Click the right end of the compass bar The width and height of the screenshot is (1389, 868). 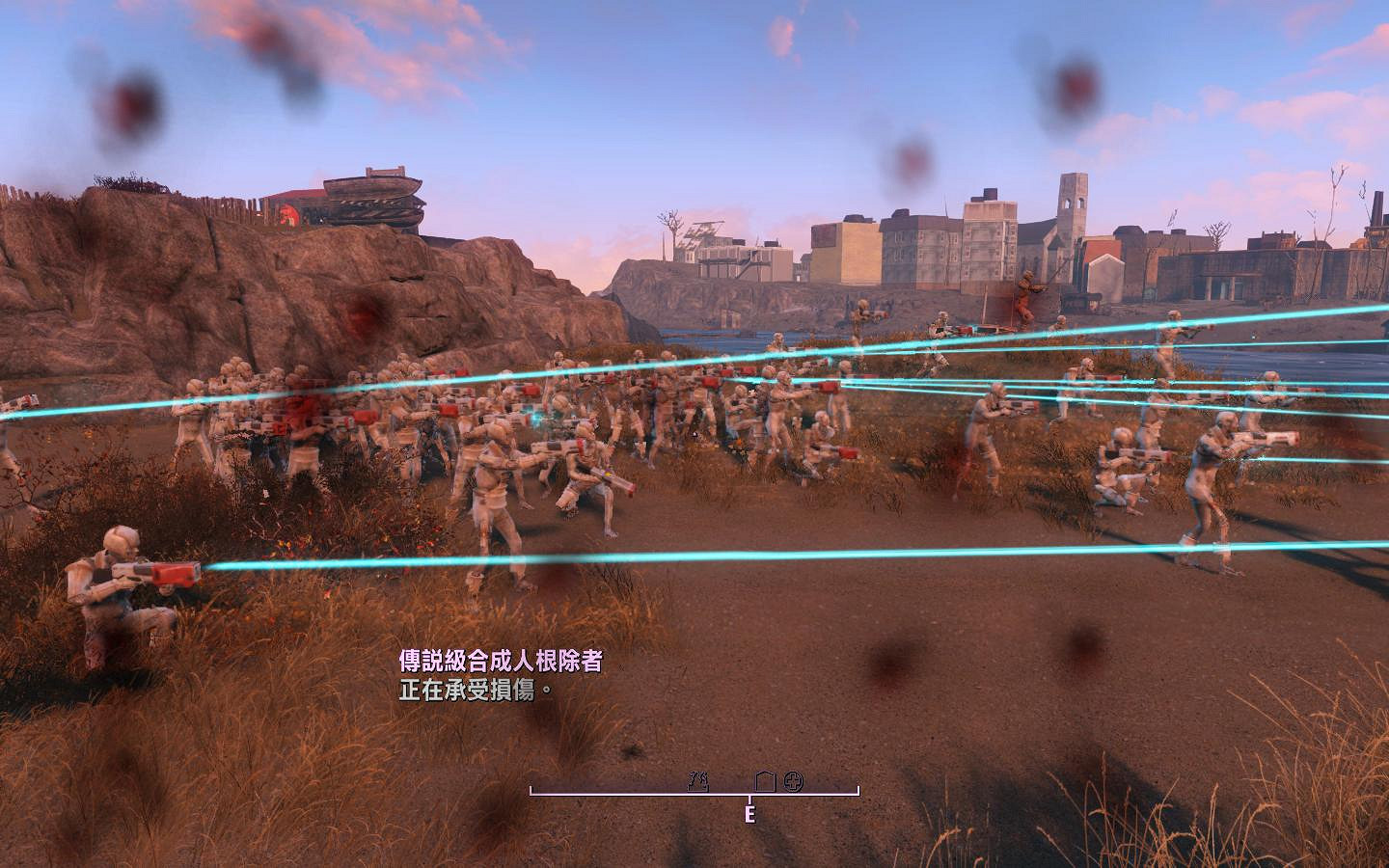(x=857, y=791)
